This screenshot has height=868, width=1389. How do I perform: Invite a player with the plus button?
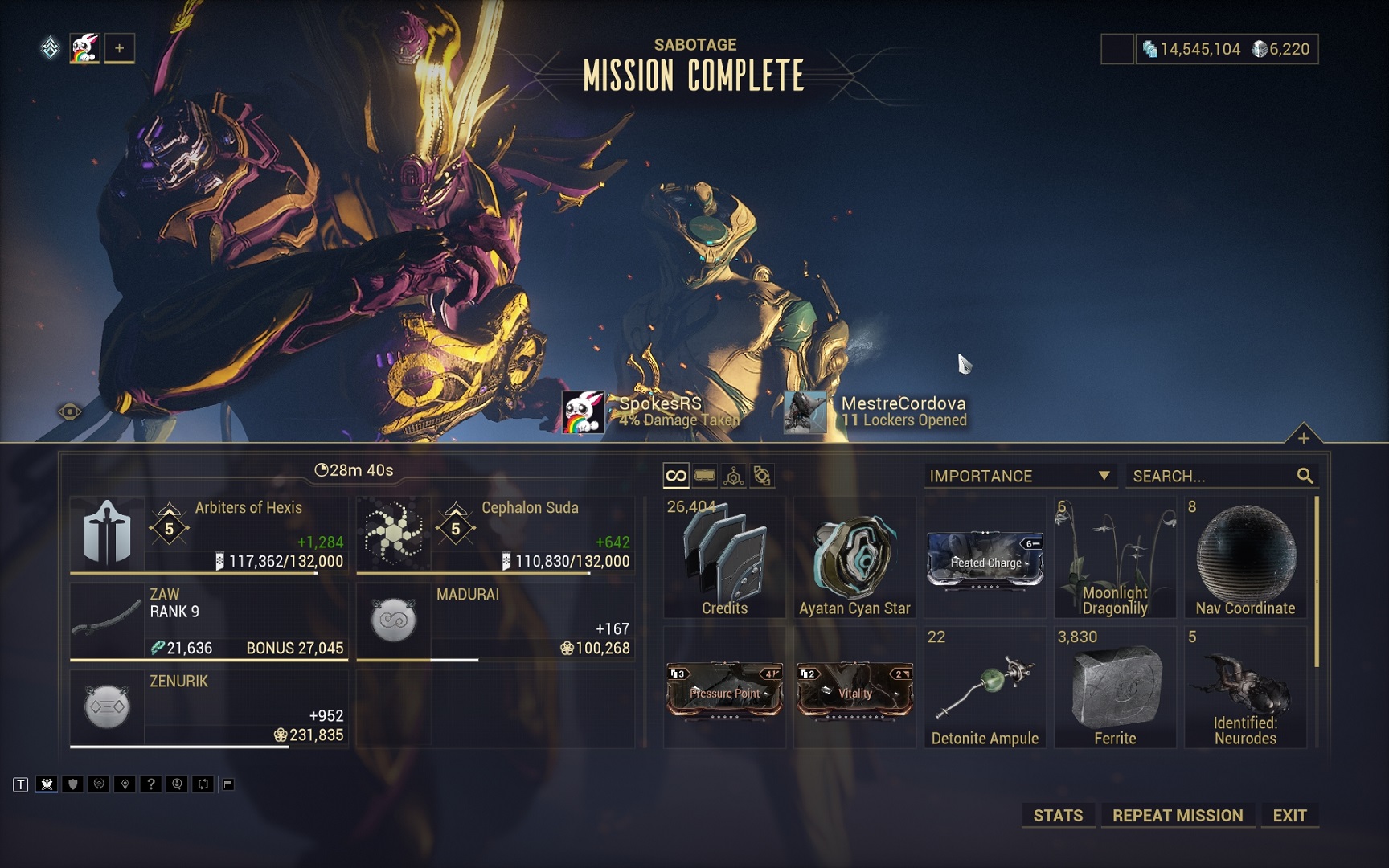click(119, 48)
